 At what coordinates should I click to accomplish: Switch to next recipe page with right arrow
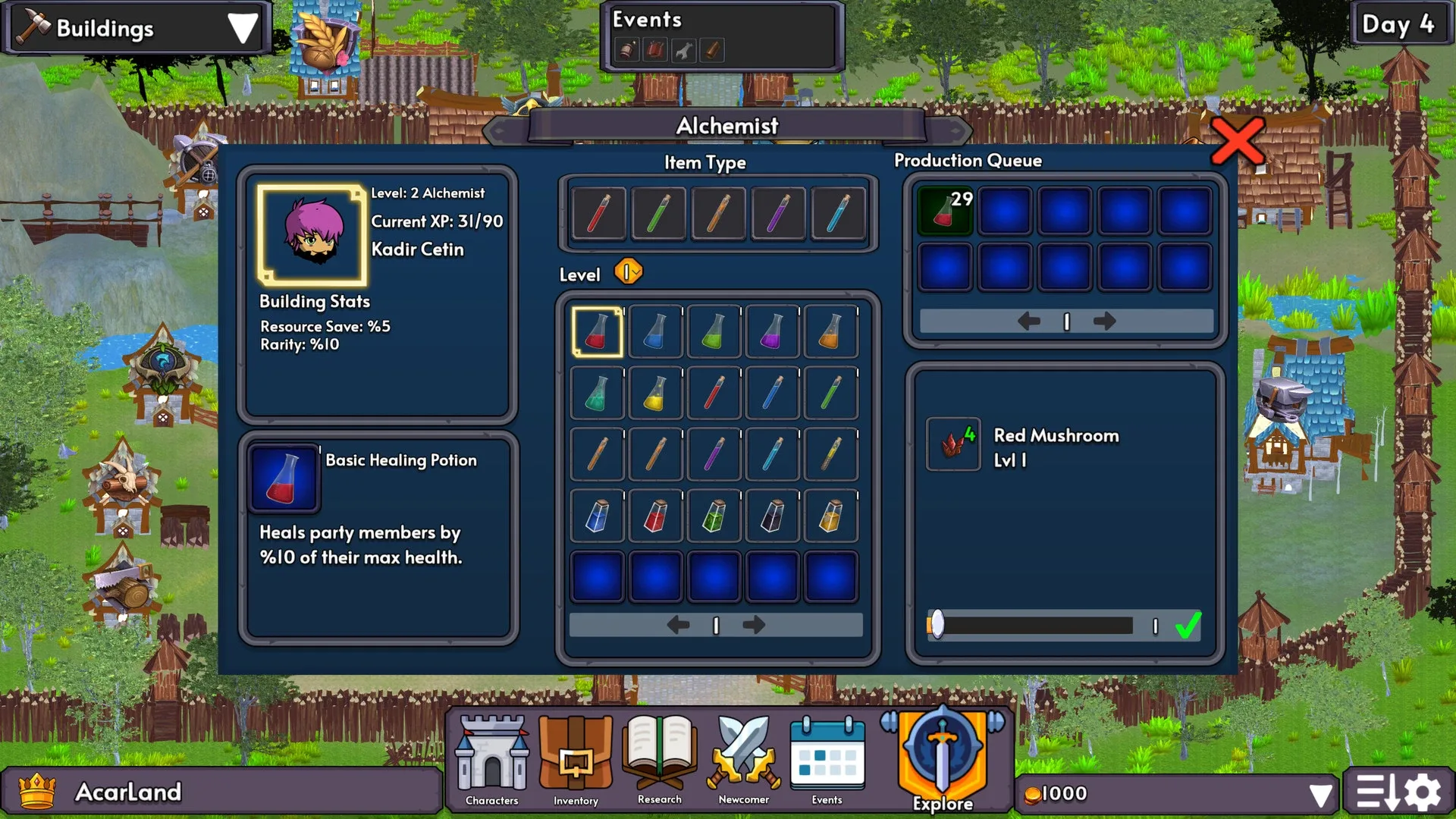pyautogui.click(x=754, y=624)
